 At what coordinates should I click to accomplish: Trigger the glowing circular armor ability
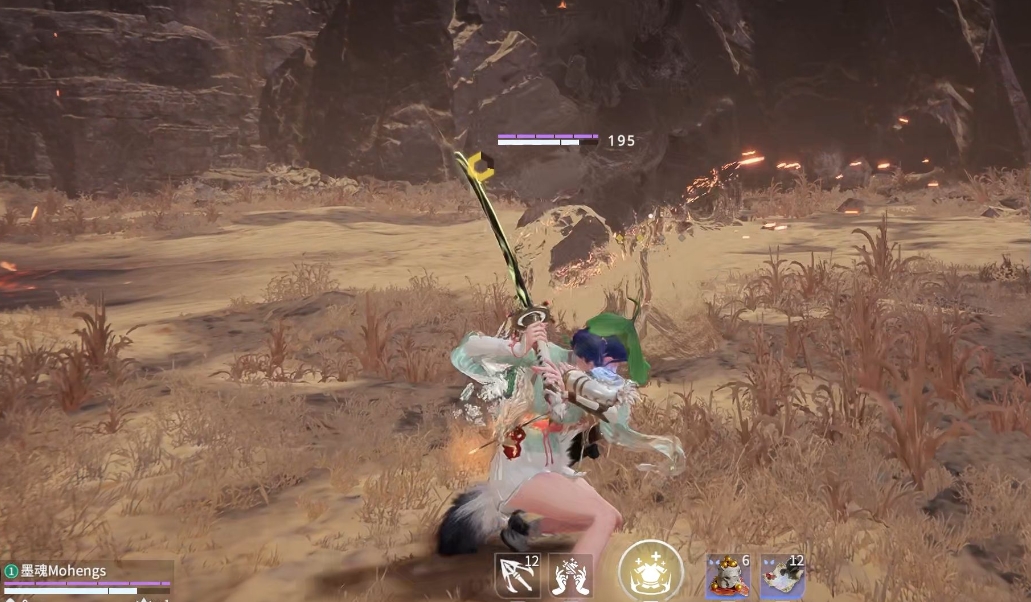(x=650, y=572)
